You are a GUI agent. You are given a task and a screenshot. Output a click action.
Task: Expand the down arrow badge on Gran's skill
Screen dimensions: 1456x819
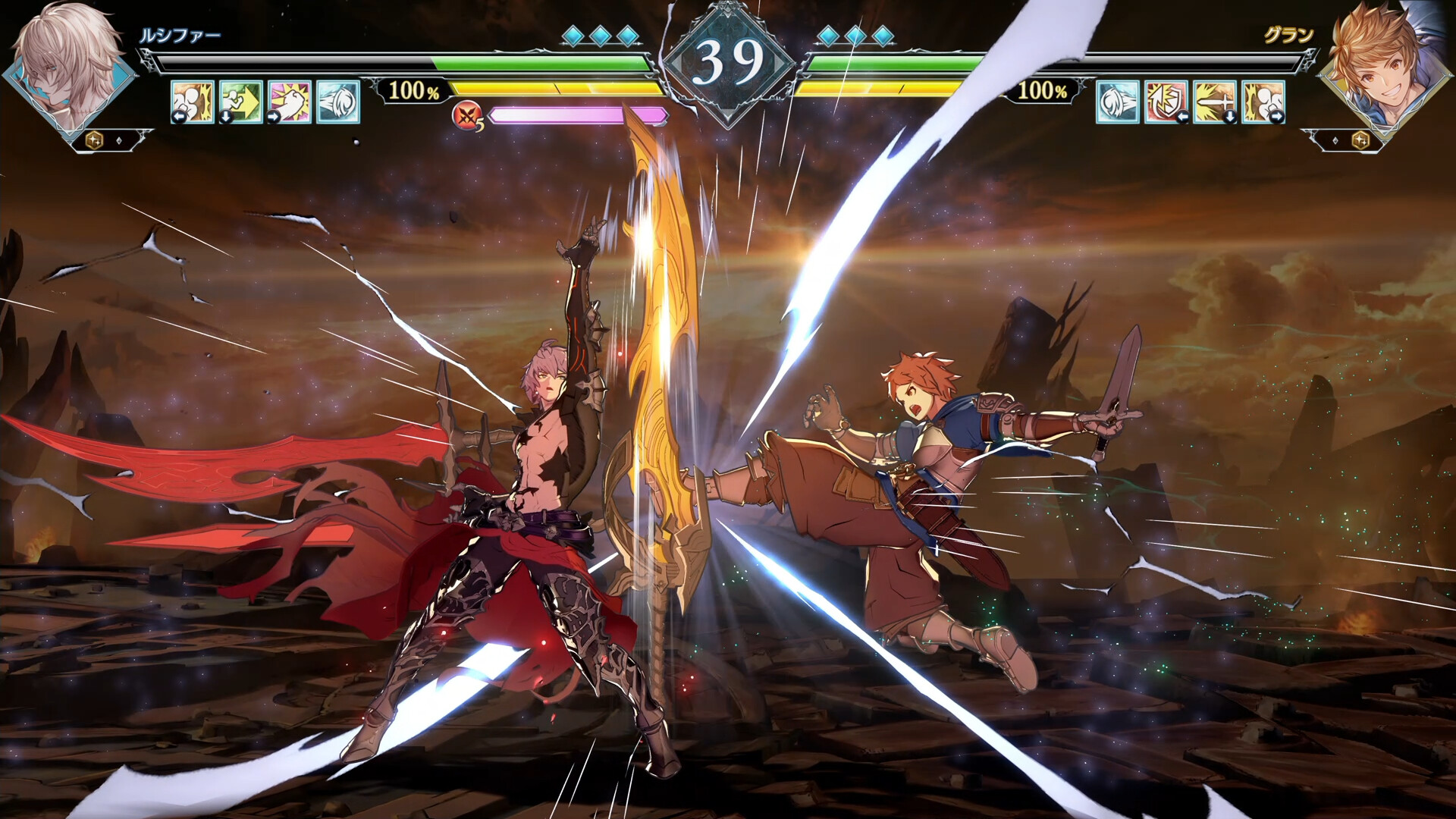coord(1231,116)
